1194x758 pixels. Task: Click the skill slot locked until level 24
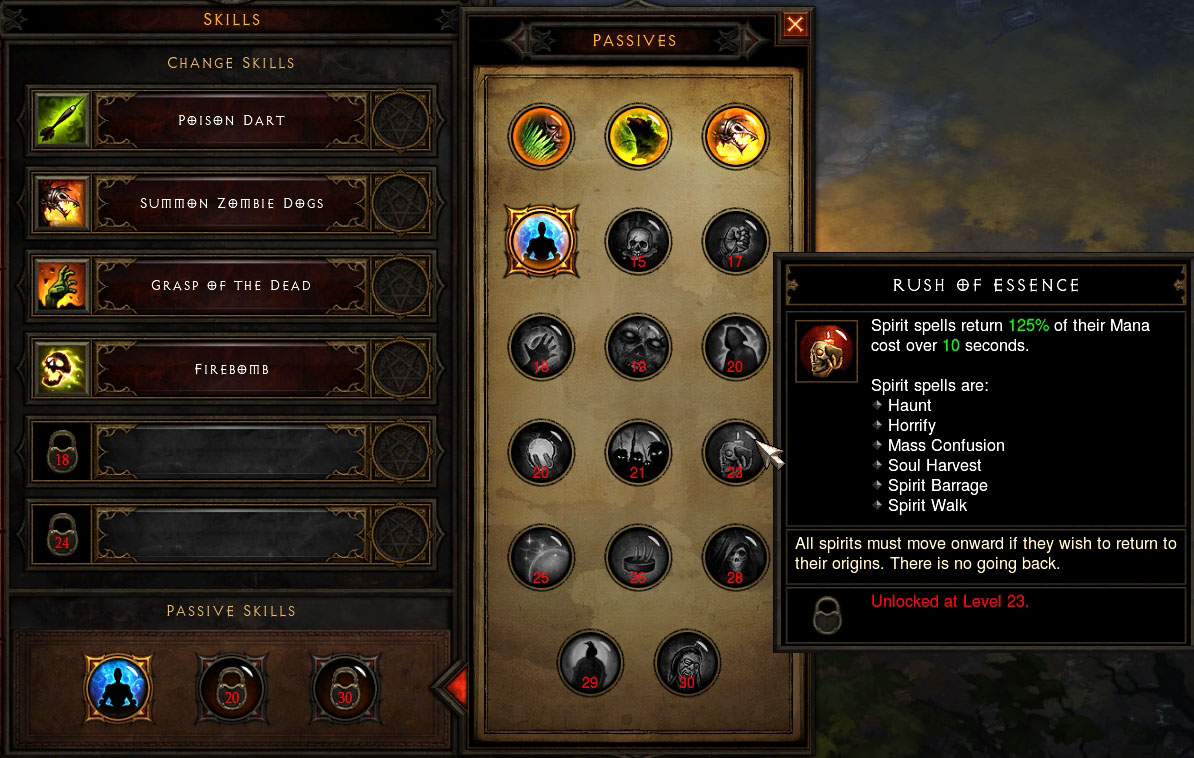232,535
